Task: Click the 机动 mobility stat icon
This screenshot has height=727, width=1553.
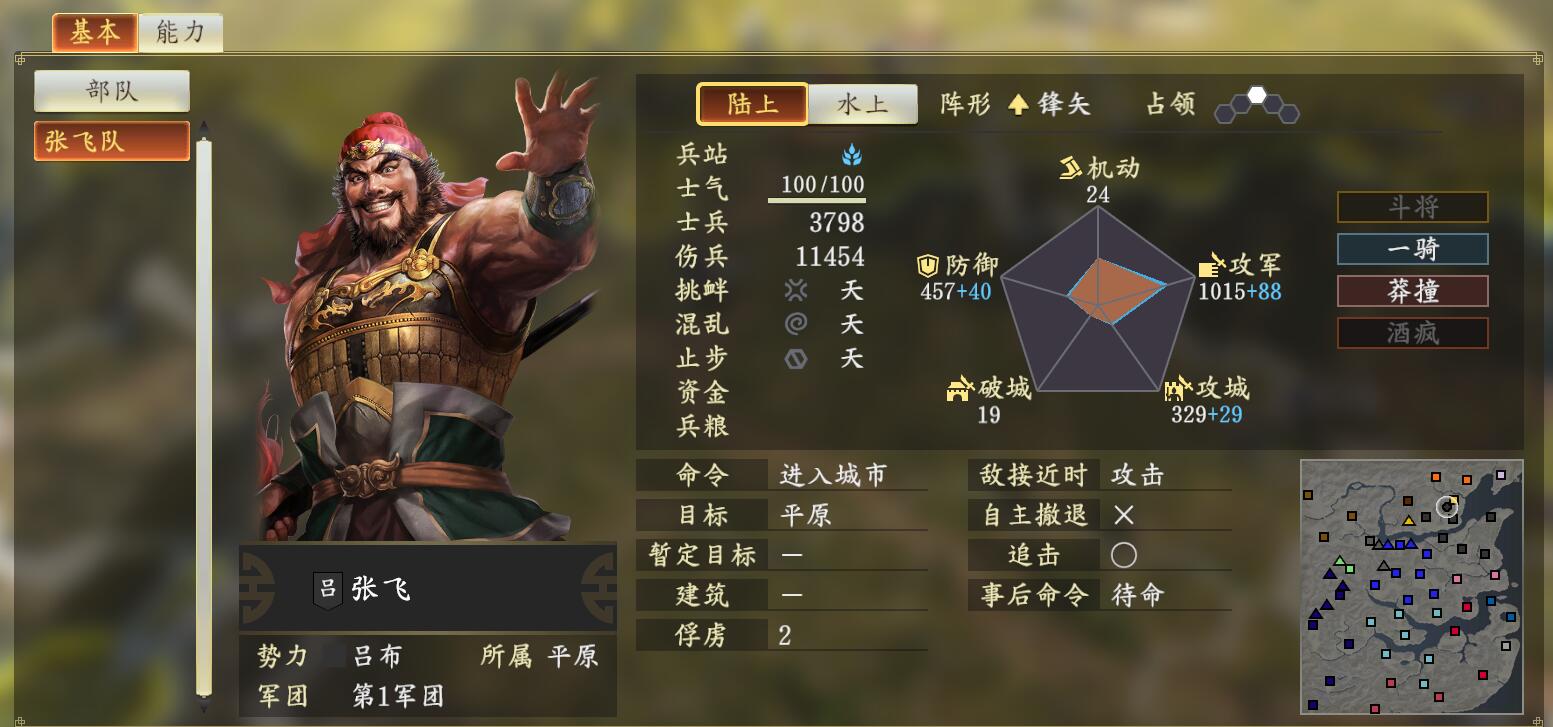Action: [1070, 168]
